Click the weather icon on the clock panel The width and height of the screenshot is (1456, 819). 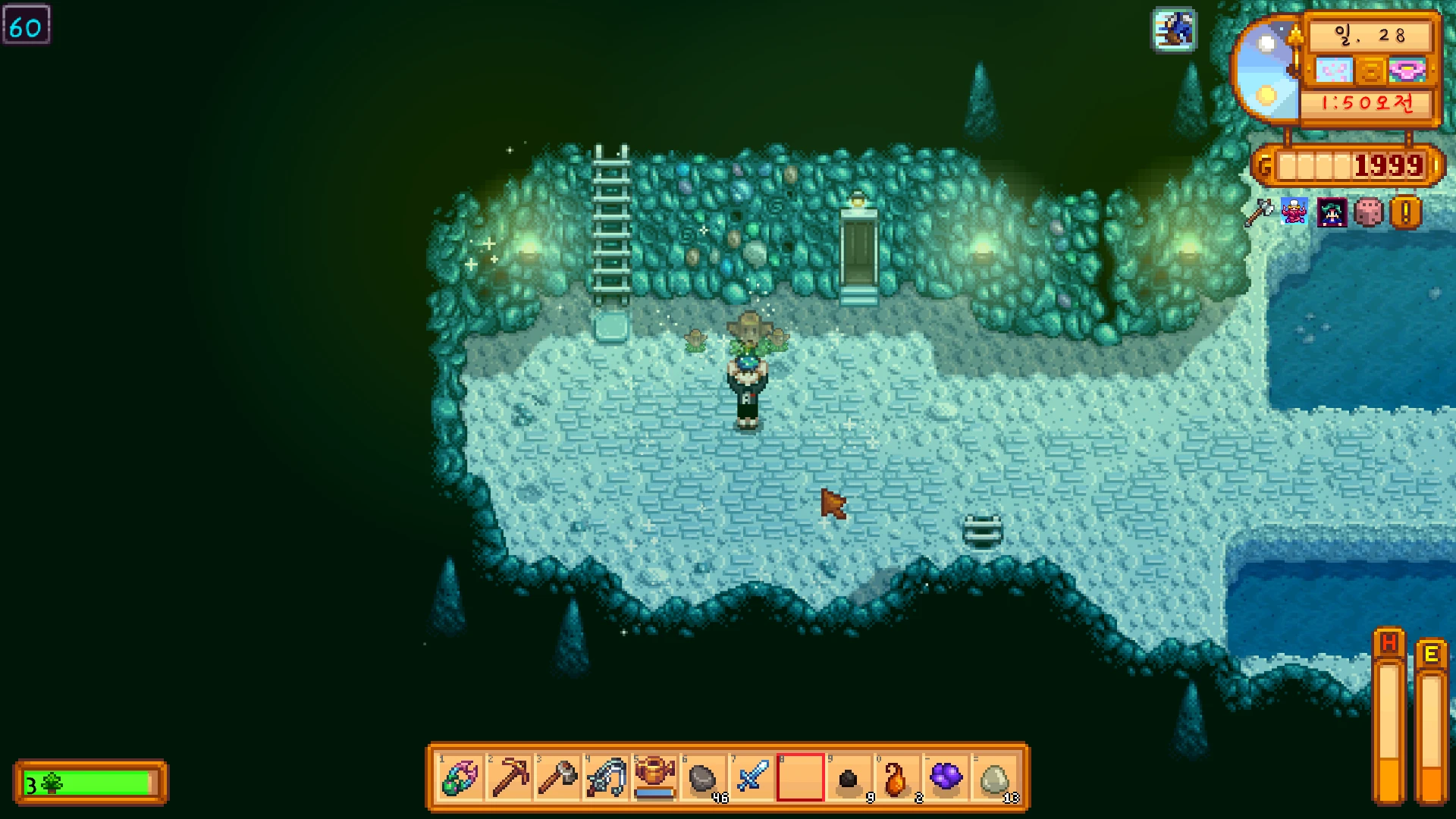pos(1333,71)
